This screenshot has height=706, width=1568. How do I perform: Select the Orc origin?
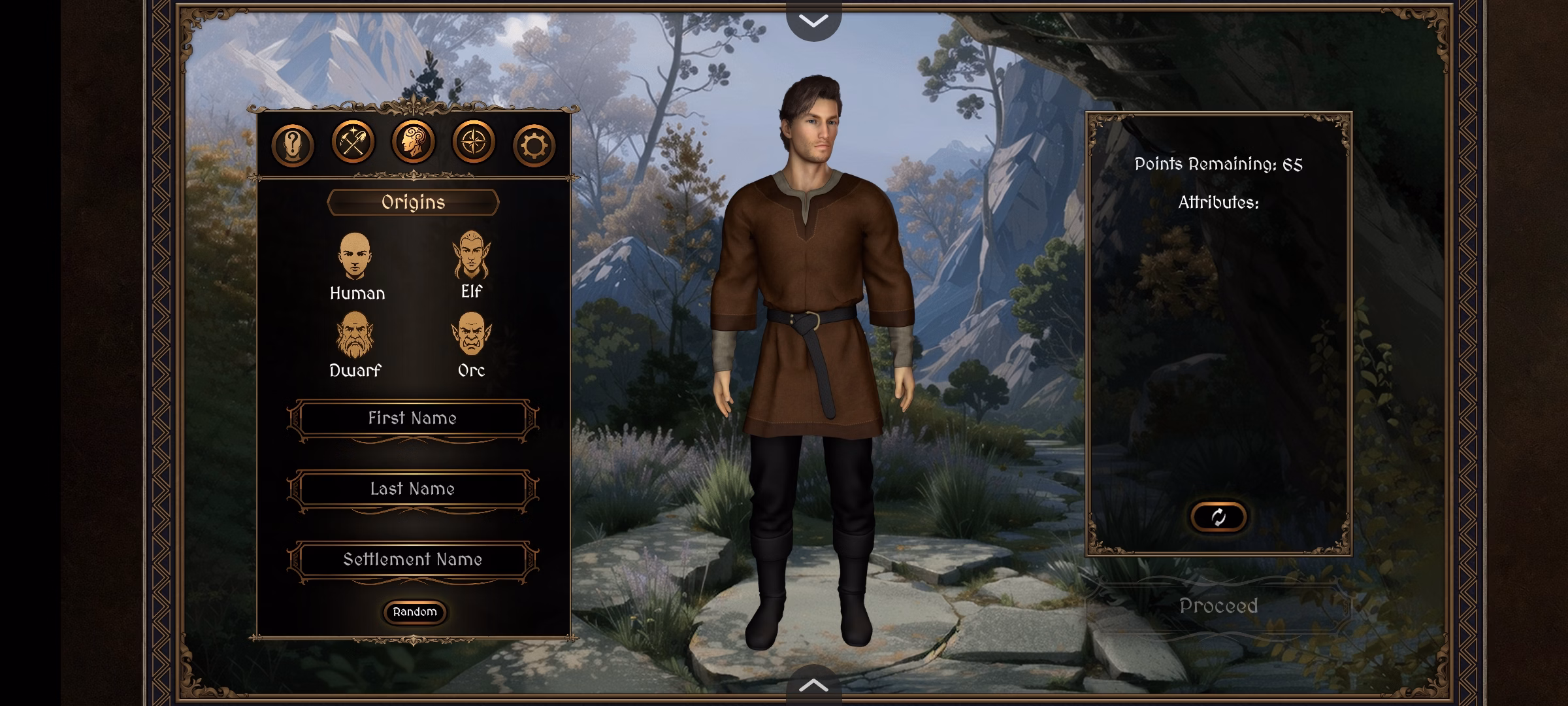pos(471,345)
